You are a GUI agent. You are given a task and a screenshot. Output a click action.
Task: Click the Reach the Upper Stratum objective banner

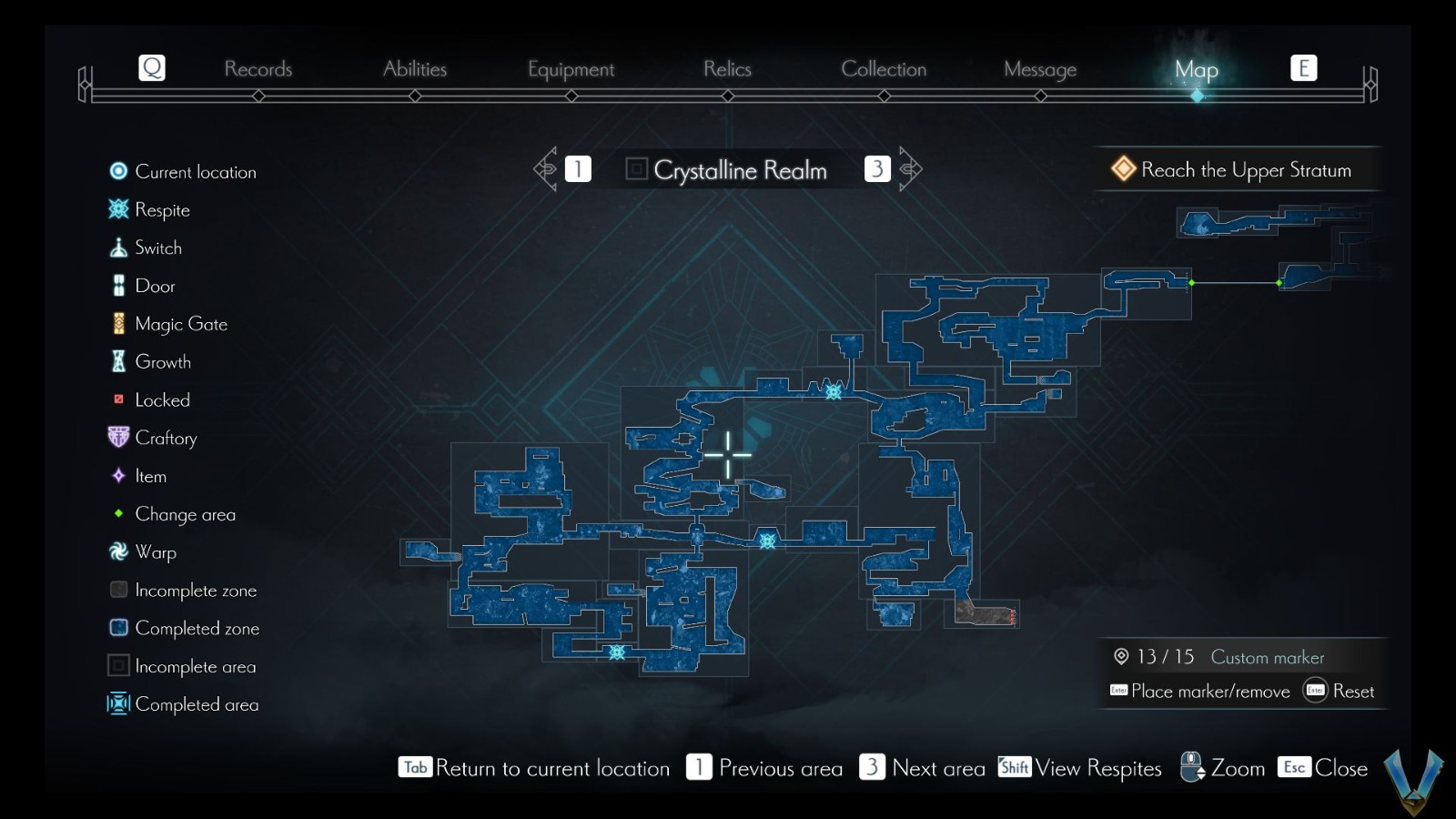pos(1238,169)
